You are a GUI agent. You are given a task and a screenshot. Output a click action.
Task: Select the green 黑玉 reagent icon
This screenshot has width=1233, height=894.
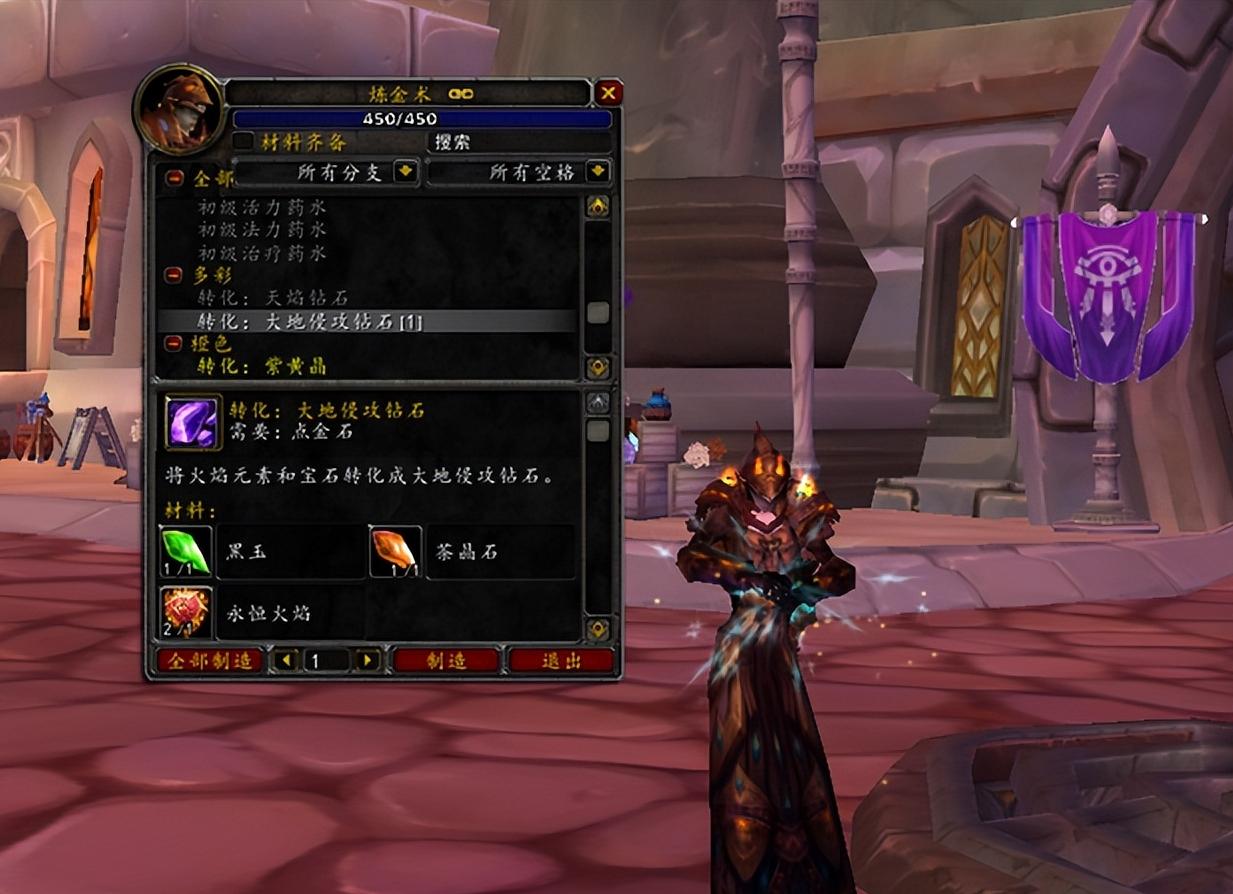187,552
